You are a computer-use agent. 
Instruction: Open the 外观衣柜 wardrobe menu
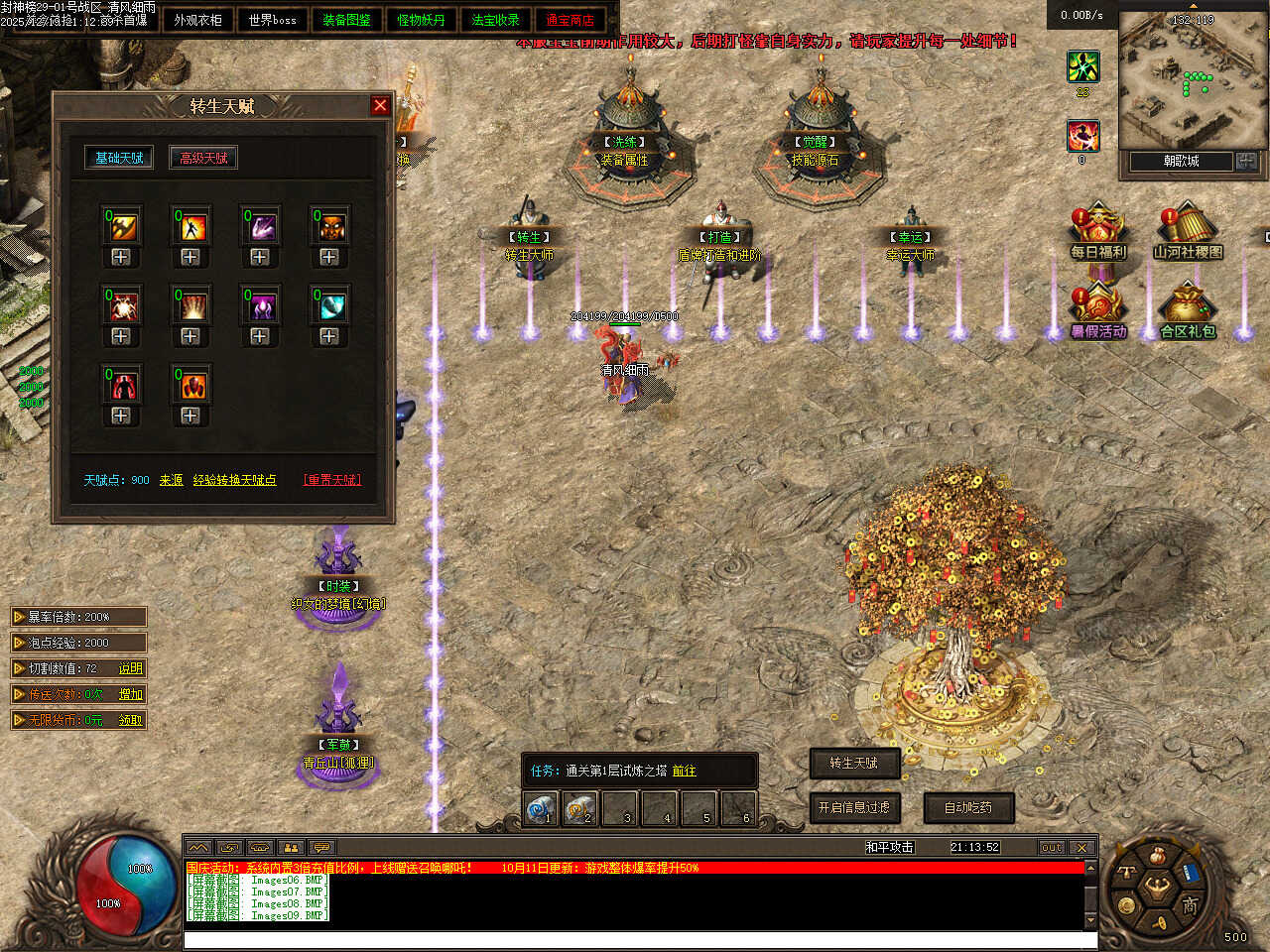(x=197, y=20)
